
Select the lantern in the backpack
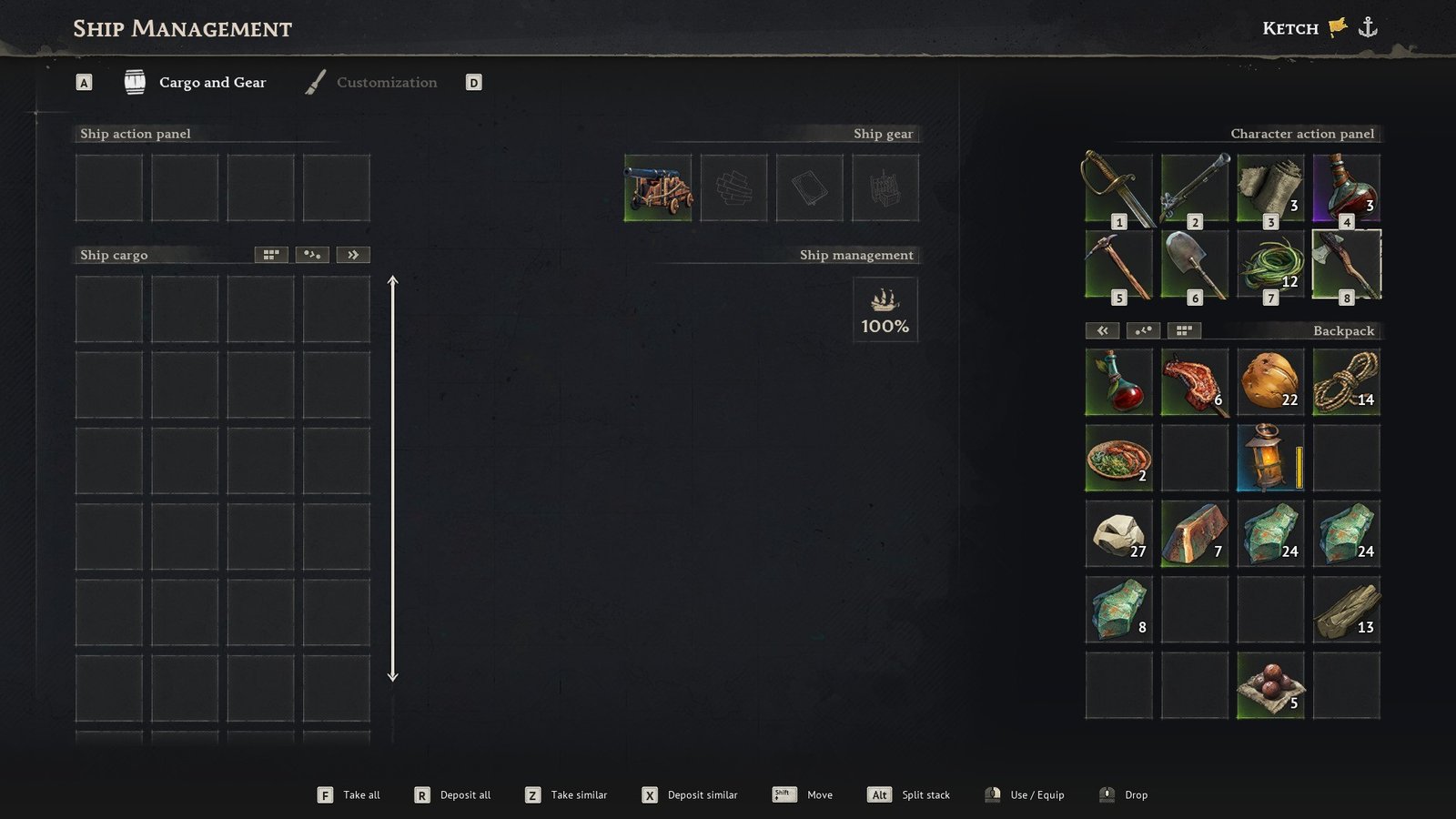pyautogui.click(x=1270, y=458)
